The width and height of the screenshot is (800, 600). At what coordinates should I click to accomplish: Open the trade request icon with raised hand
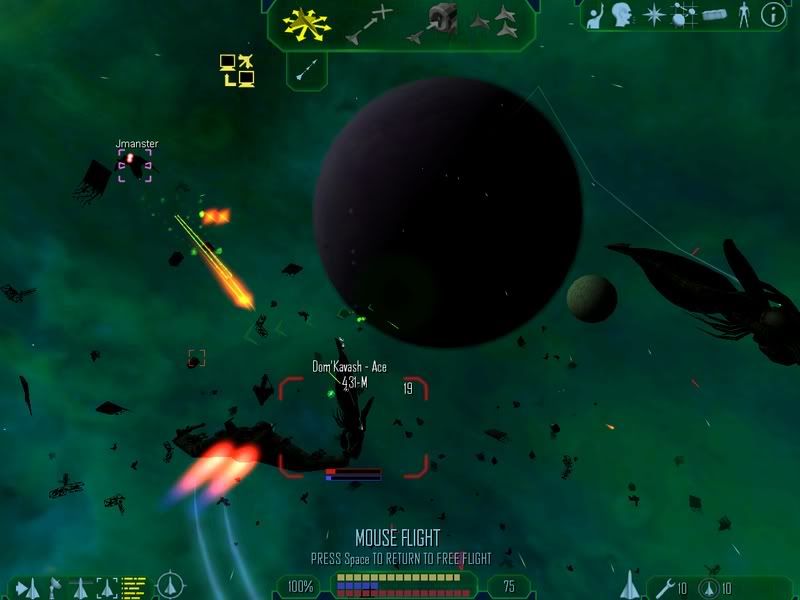[596, 15]
